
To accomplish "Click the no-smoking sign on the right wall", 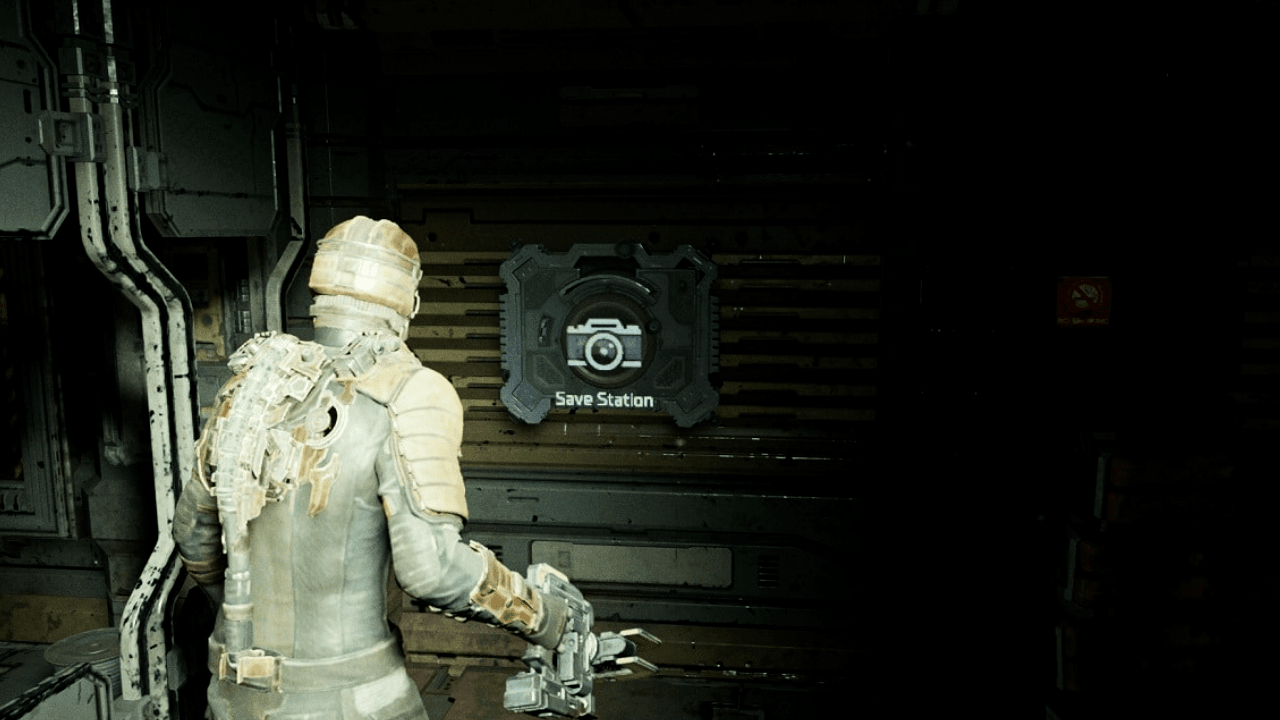I will click(x=1083, y=295).
